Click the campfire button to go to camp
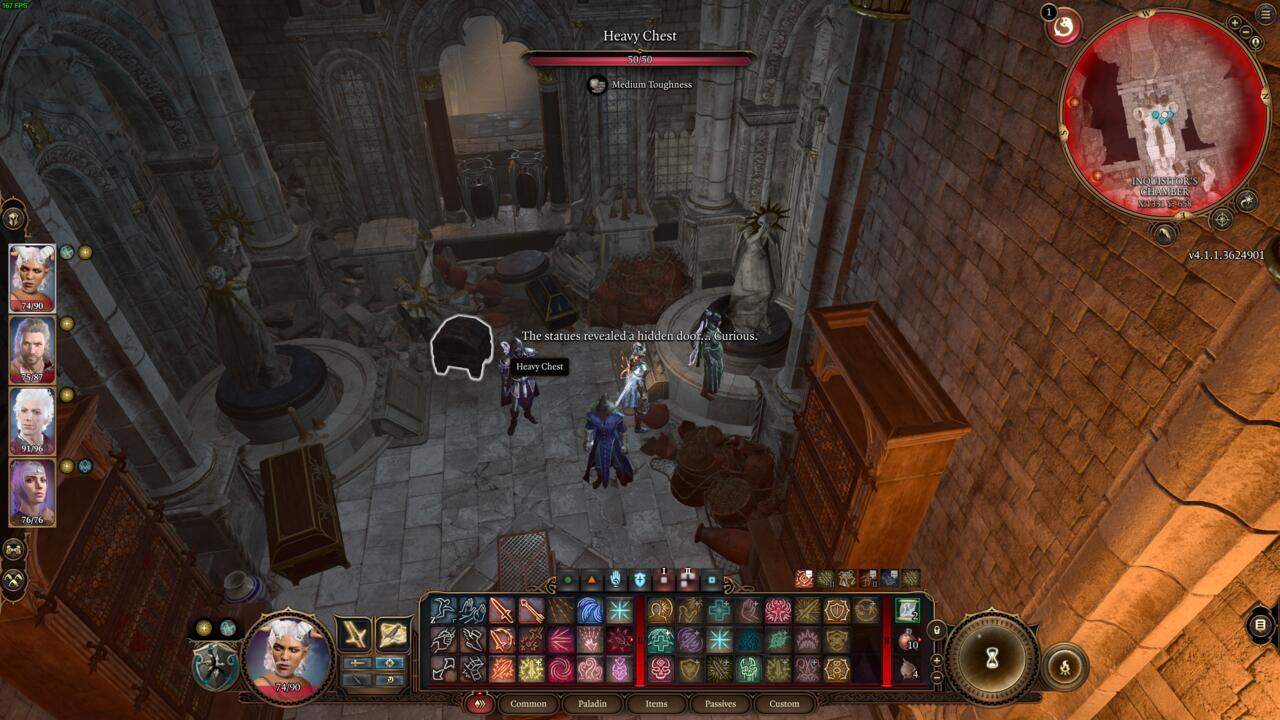Screen dimensions: 1280x720 pos(1066,666)
